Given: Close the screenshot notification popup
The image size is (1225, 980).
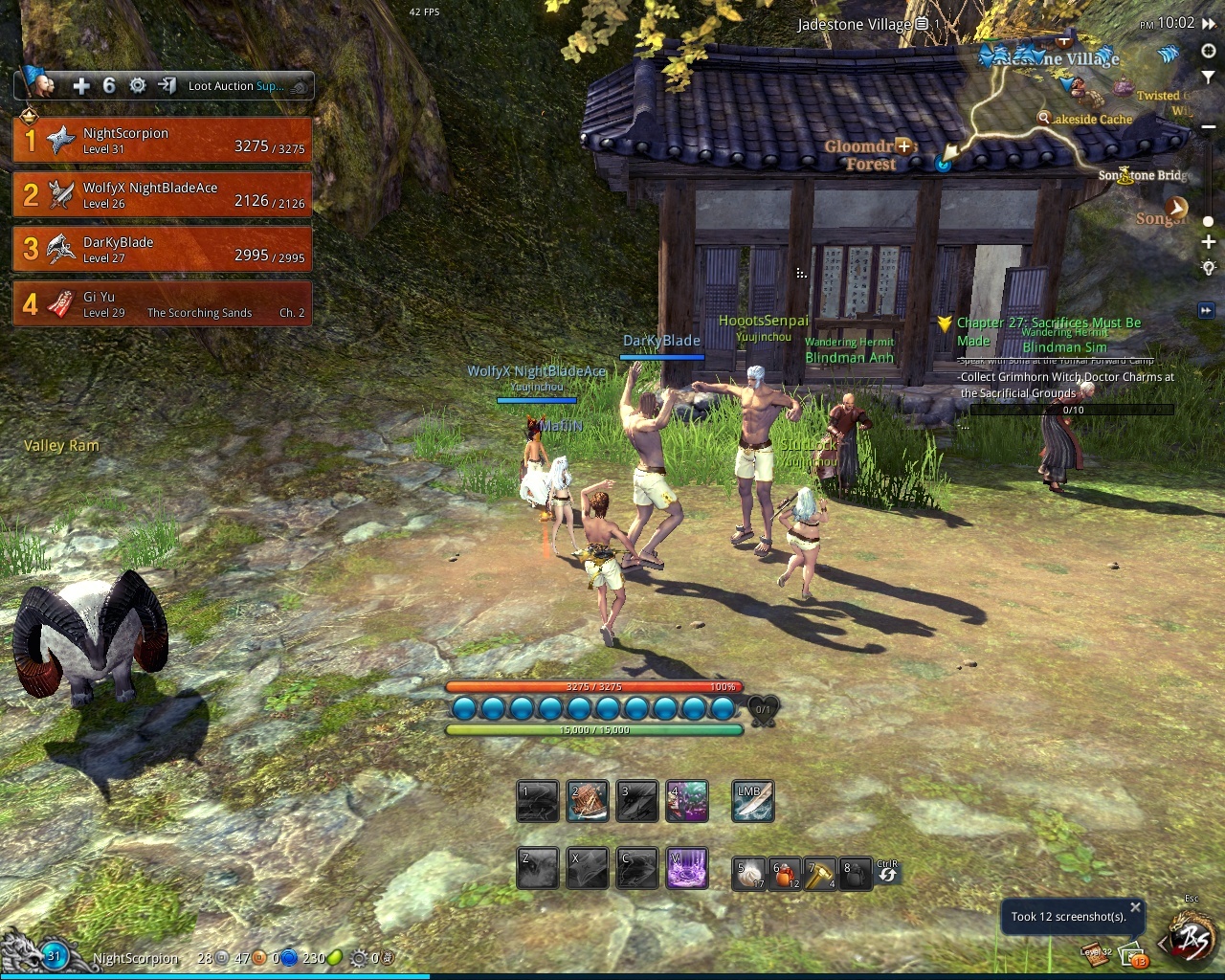Looking at the screenshot, I should (x=1135, y=906).
